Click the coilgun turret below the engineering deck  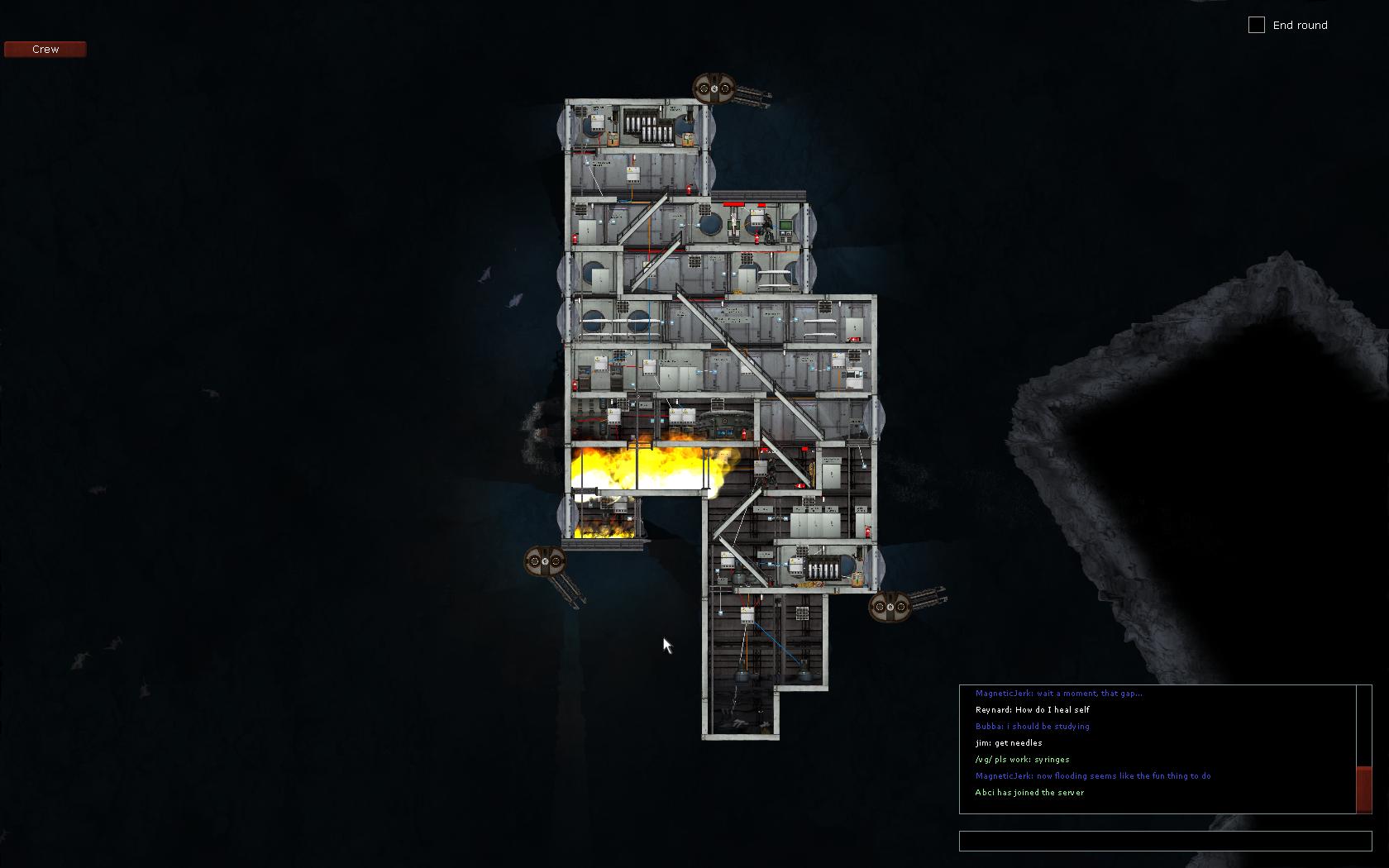(891, 608)
